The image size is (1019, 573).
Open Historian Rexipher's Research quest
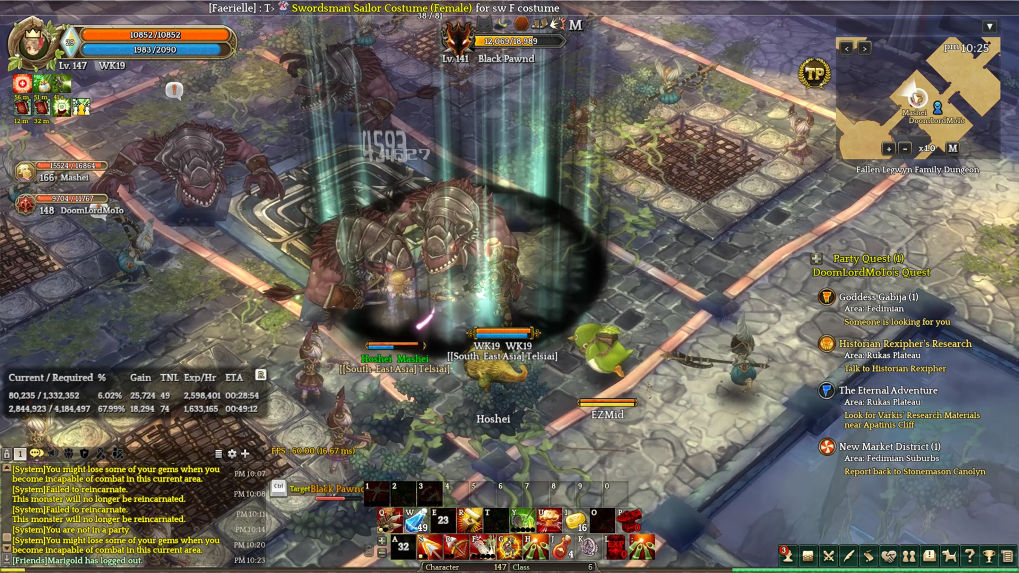(x=904, y=343)
